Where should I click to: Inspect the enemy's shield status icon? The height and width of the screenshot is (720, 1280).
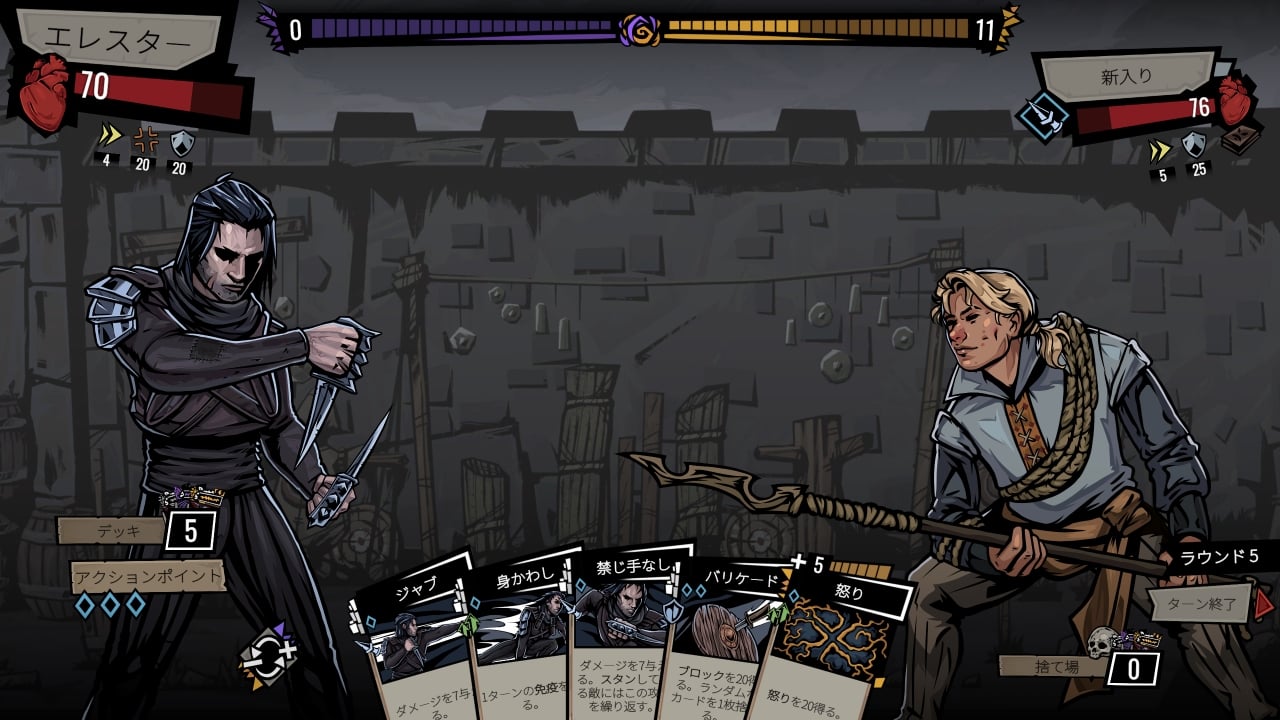[1195, 147]
